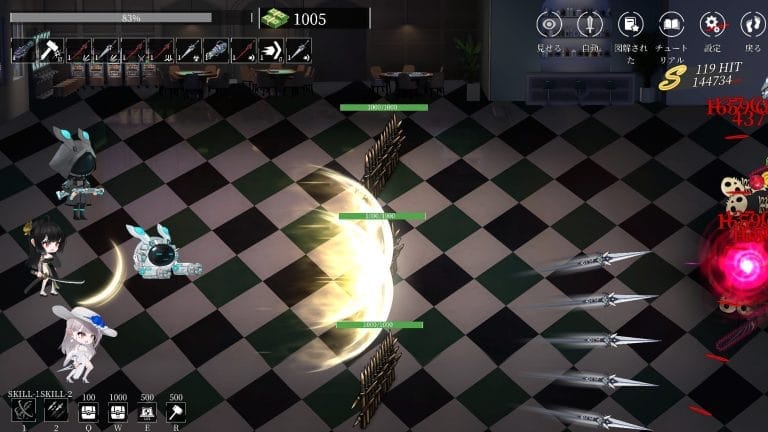Viewport: 768px width, 432px height.
Task: Toggle the eye-shaped show button
Action: tap(549, 24)
